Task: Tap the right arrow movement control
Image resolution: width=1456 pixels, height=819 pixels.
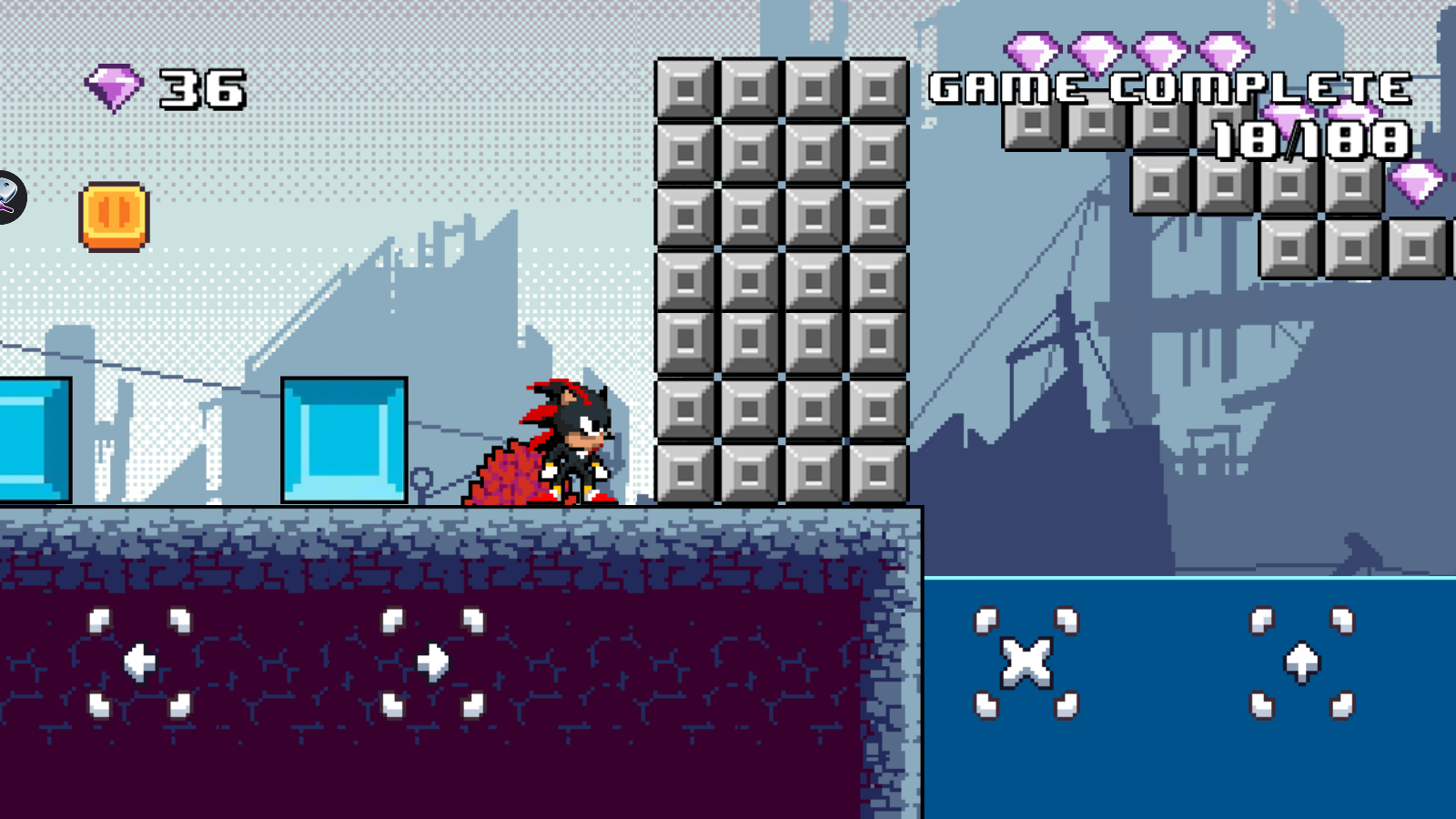Action: click(x=432, y=662)
